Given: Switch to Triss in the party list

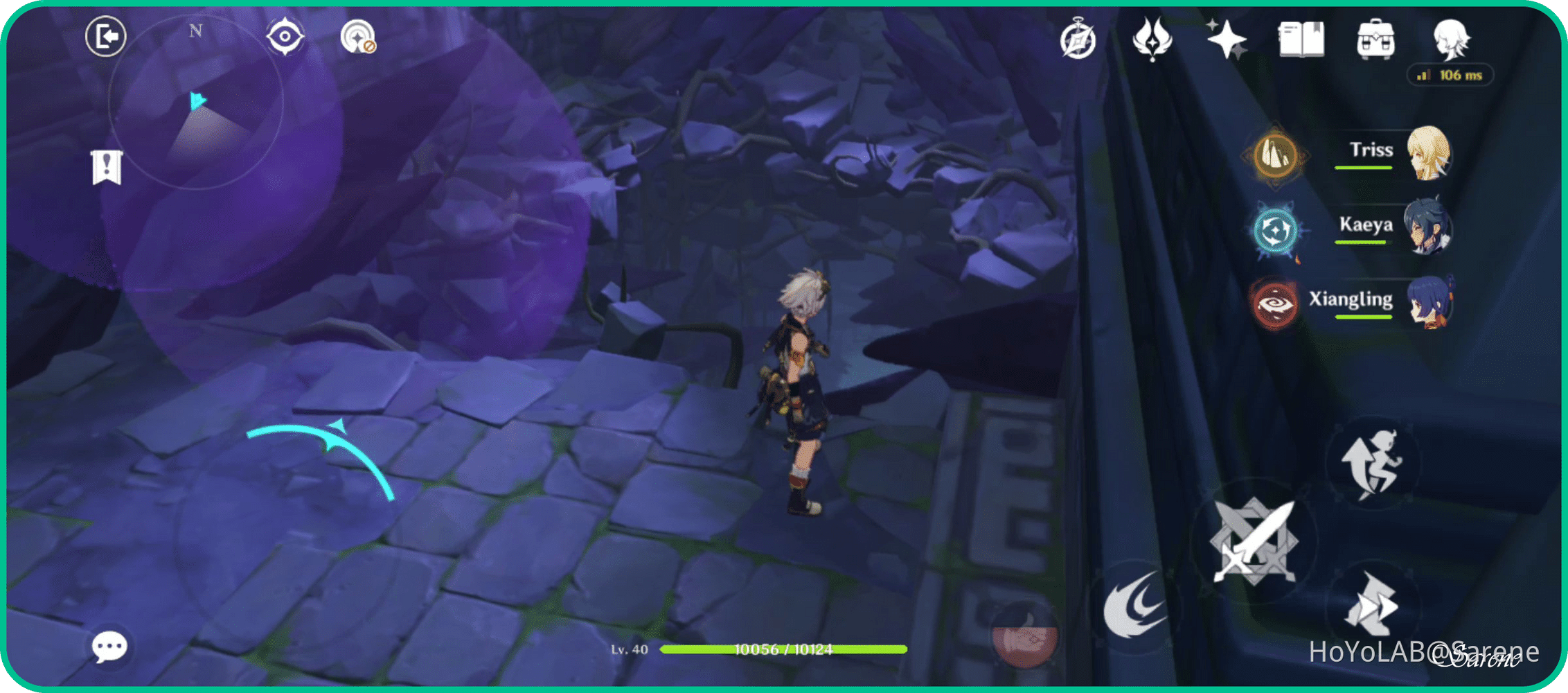Looking at the screenshot, I should (x=1432, y=154).
